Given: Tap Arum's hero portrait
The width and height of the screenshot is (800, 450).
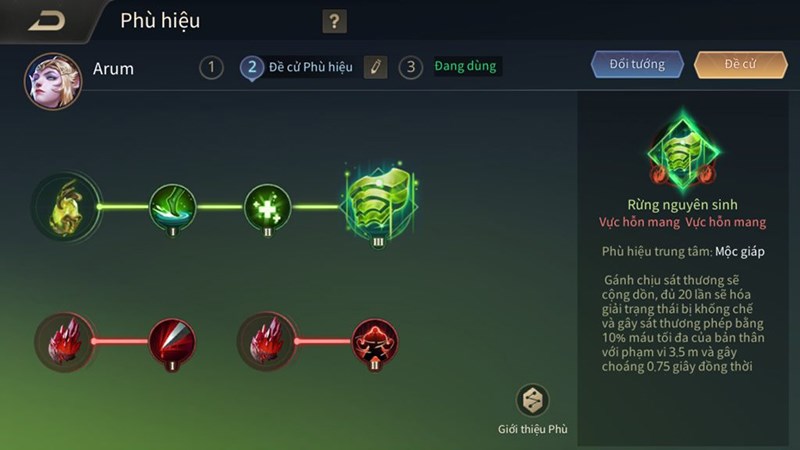Looking at the screenshot, I should [52, 81].
